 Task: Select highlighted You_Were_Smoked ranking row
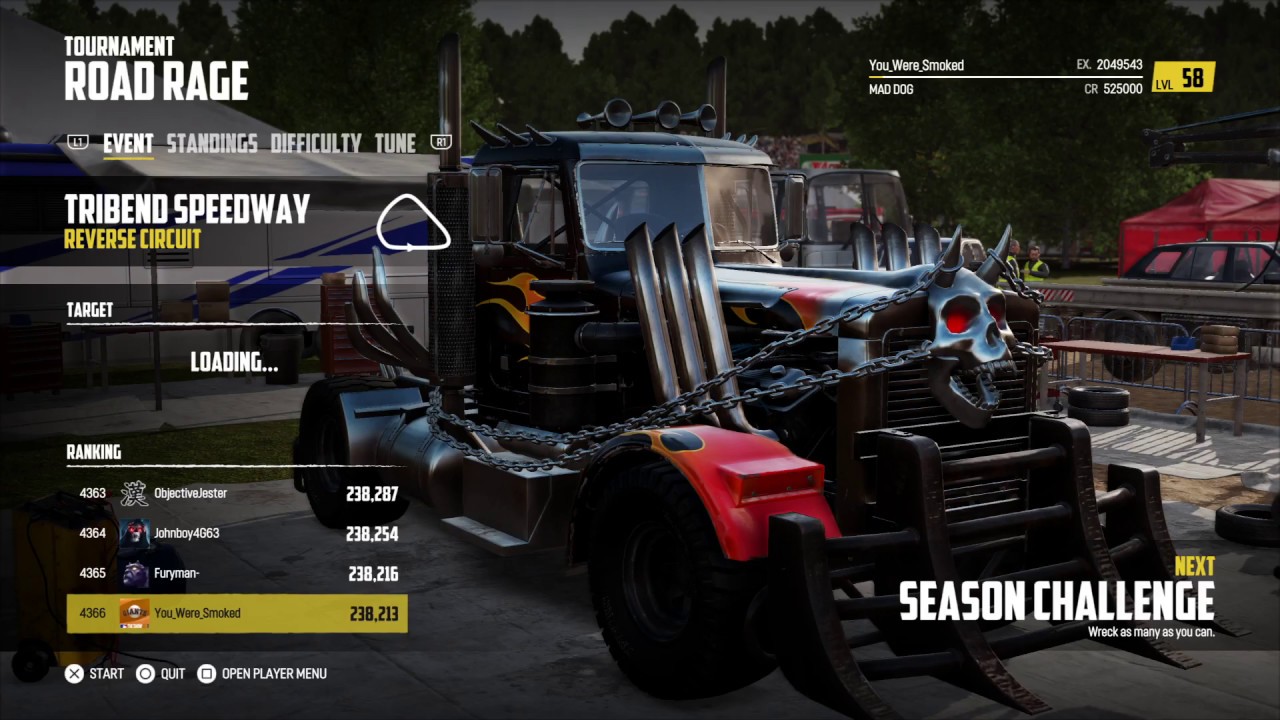coord(237,614)
